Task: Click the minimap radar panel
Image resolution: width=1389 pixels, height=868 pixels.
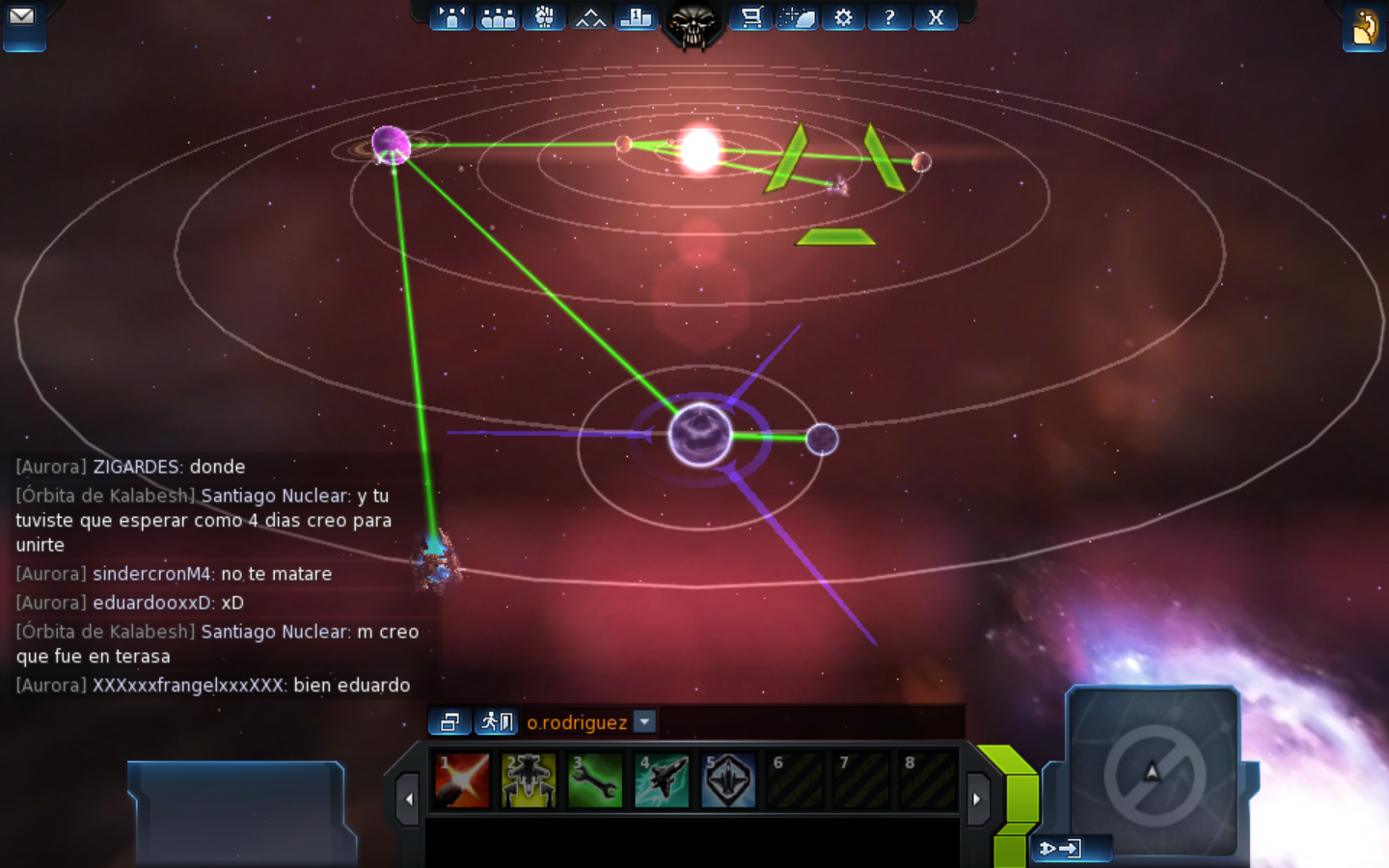Action: (1153, 772)
